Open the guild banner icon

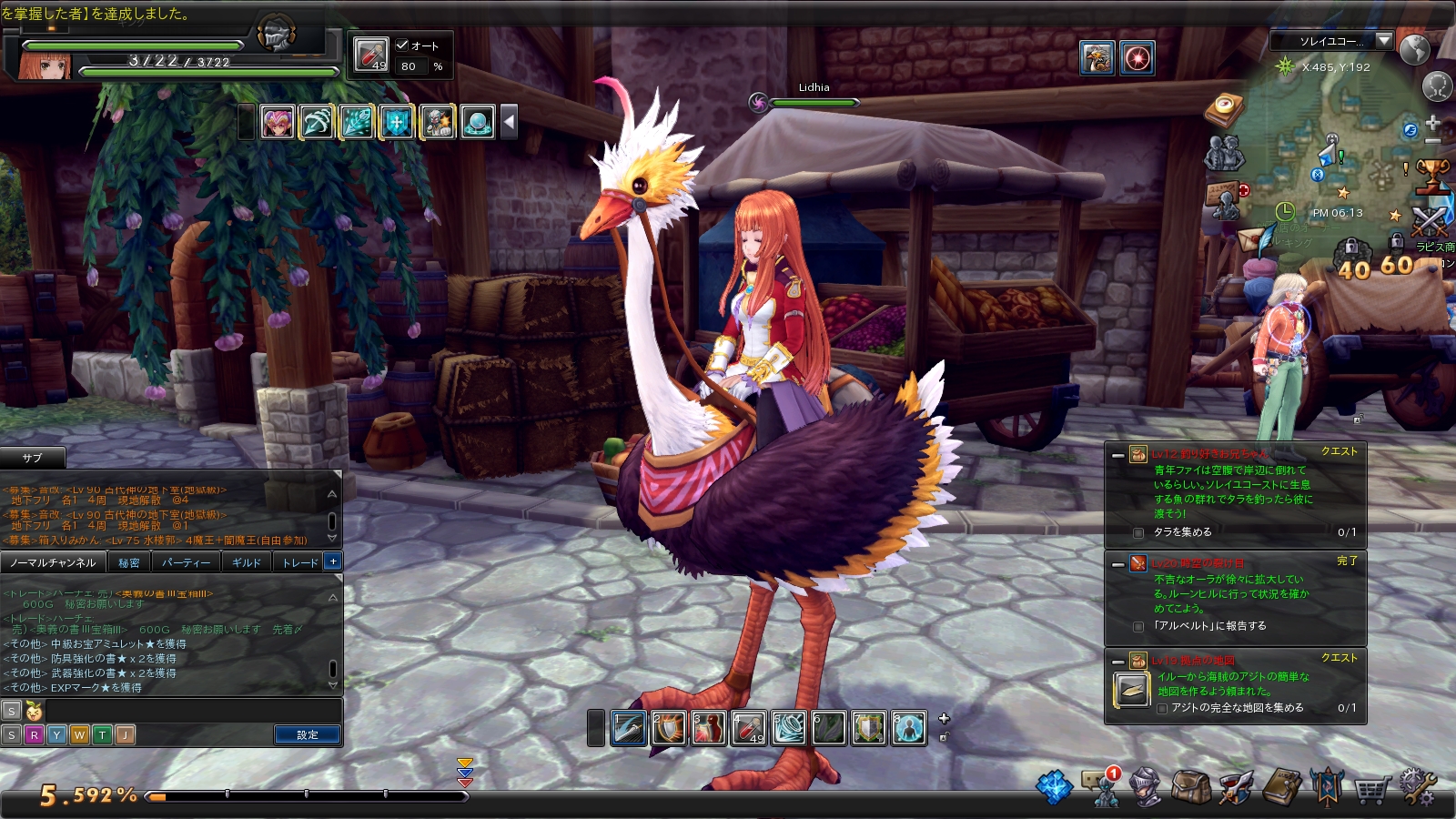tap(1327, 787)
